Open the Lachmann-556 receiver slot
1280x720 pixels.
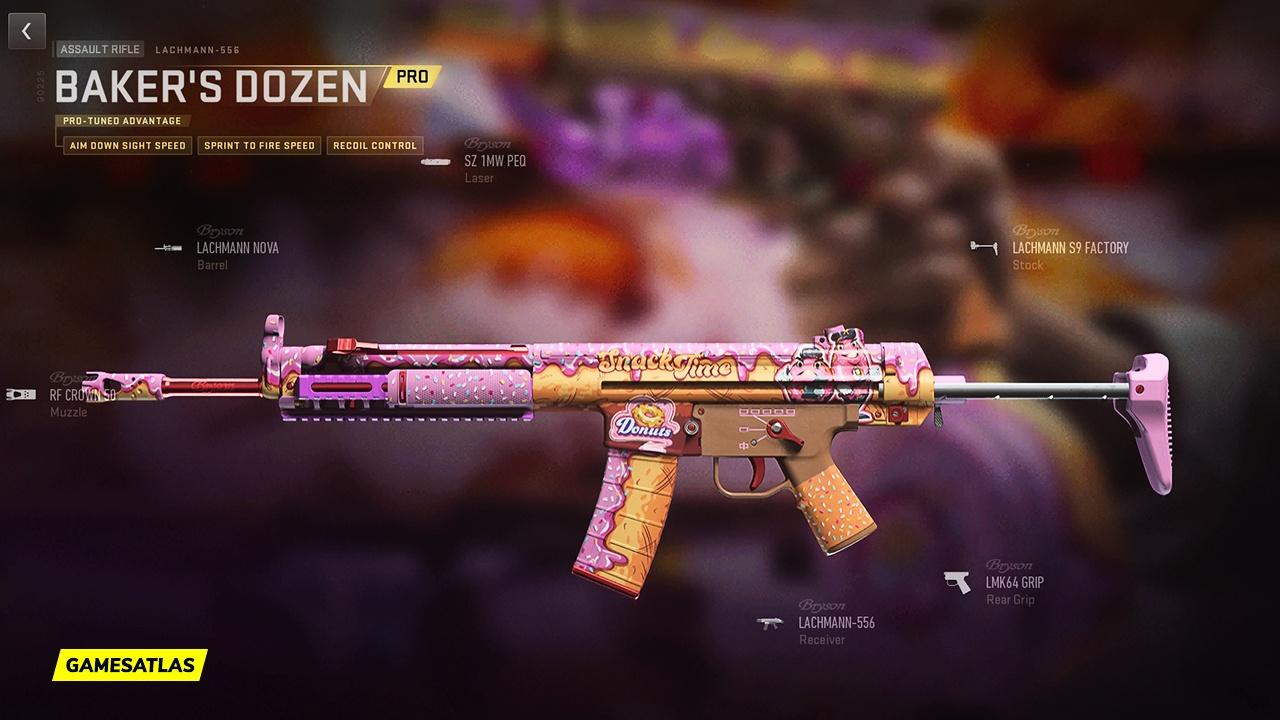click(x=836, y=623)
